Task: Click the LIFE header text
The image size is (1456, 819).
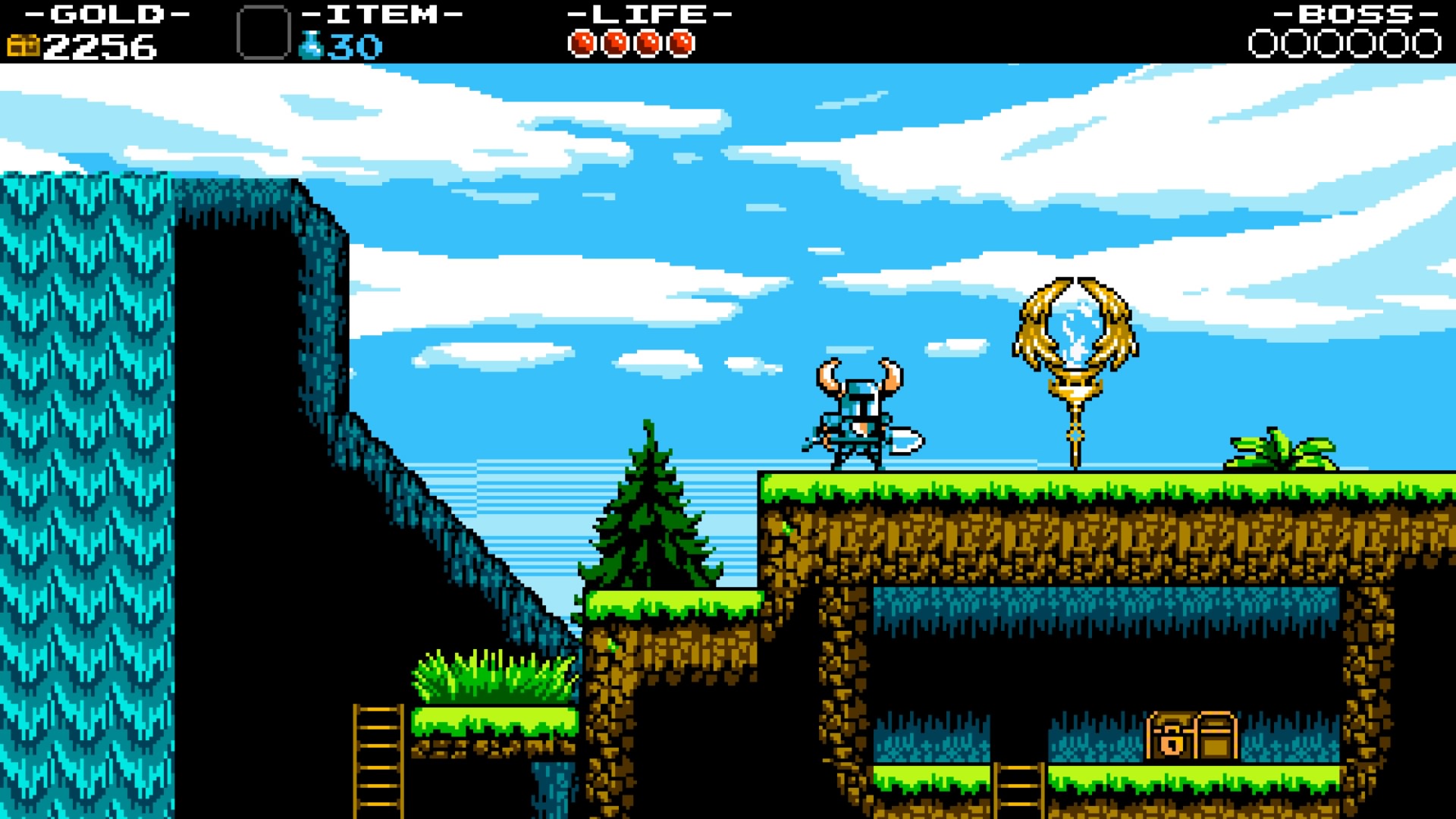Action: pyautogui.click(x=648, y=13)
